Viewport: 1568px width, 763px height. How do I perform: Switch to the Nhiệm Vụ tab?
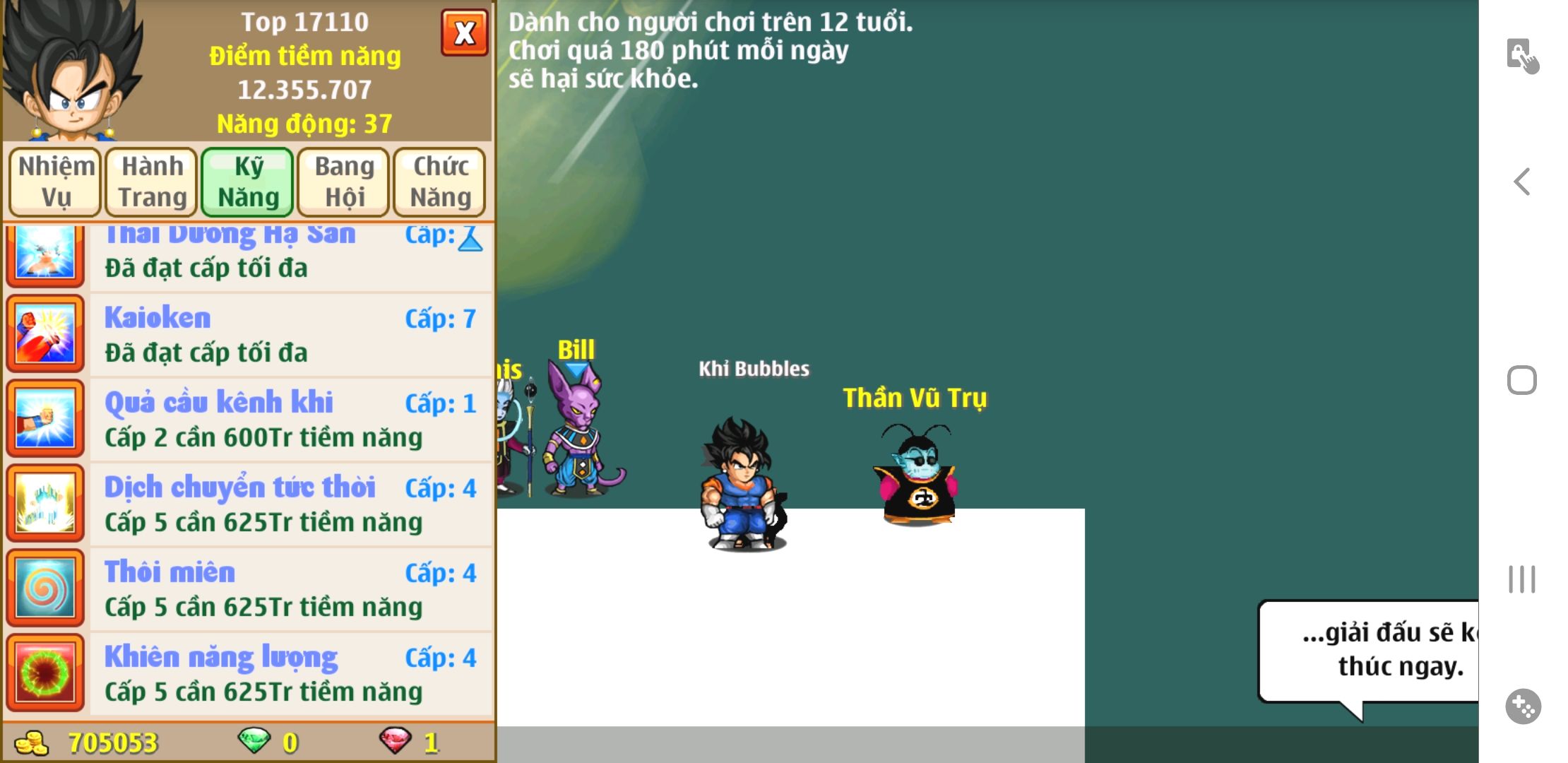click(x=56, y=182)
